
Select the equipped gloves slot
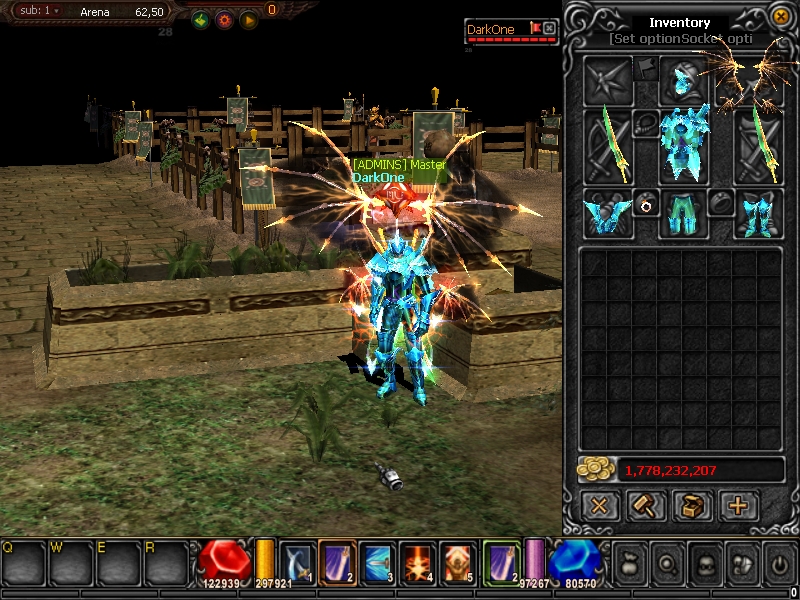point(608,213)
